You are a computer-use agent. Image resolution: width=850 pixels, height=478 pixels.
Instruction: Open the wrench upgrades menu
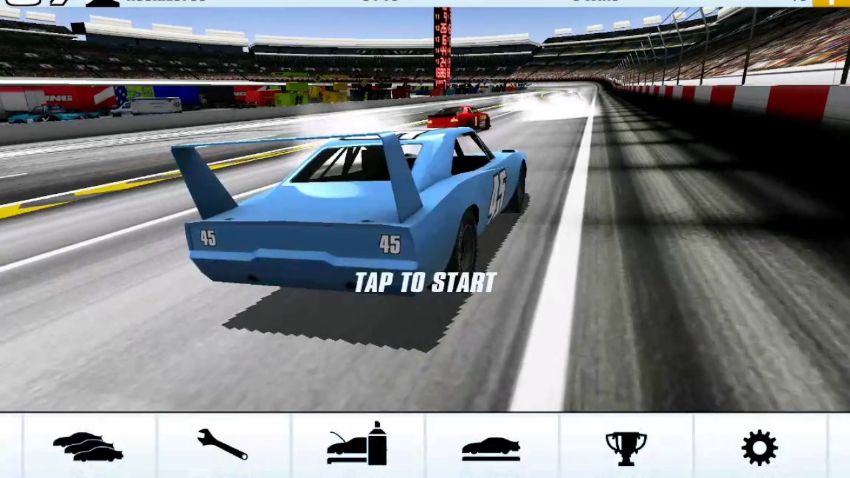[223, 446]
